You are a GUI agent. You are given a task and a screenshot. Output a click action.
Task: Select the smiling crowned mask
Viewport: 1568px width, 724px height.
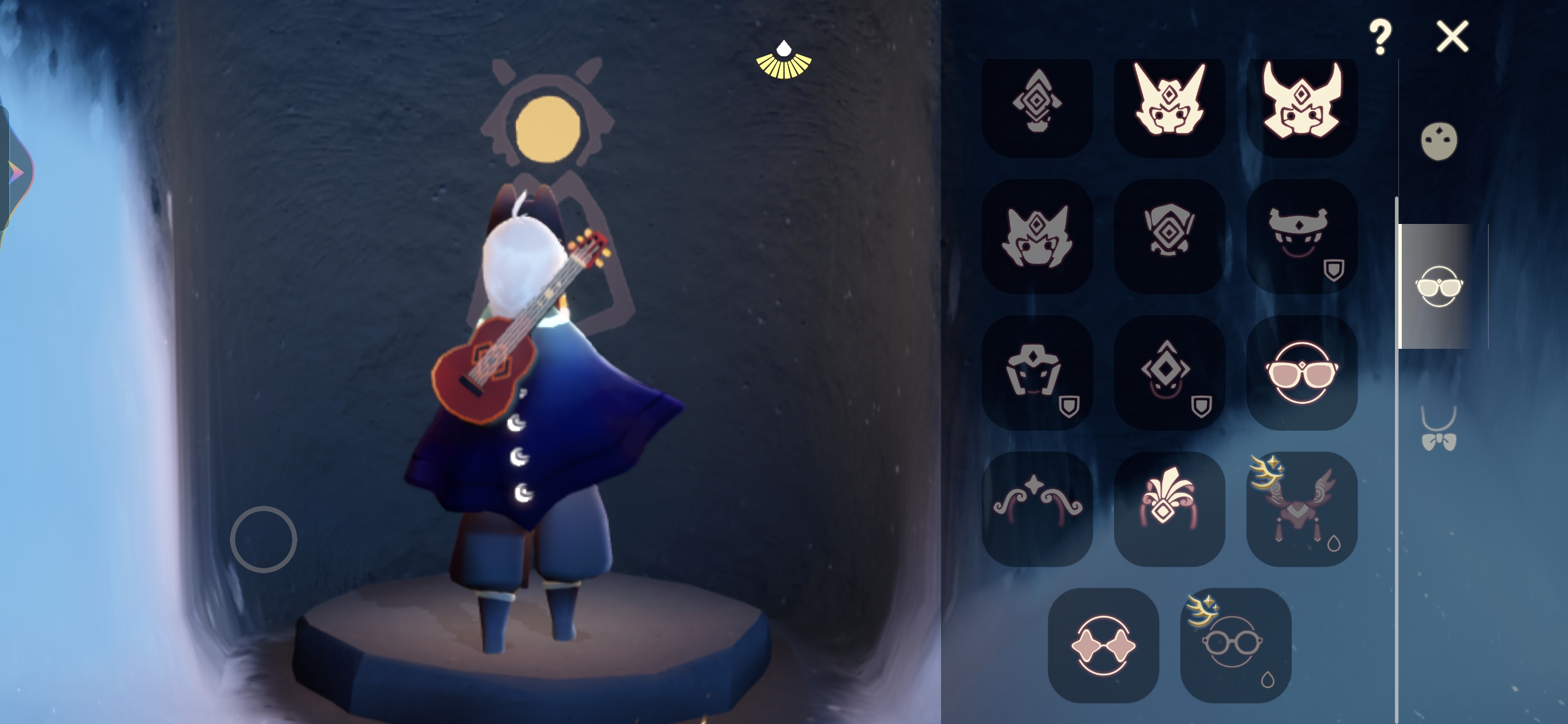1302,236
